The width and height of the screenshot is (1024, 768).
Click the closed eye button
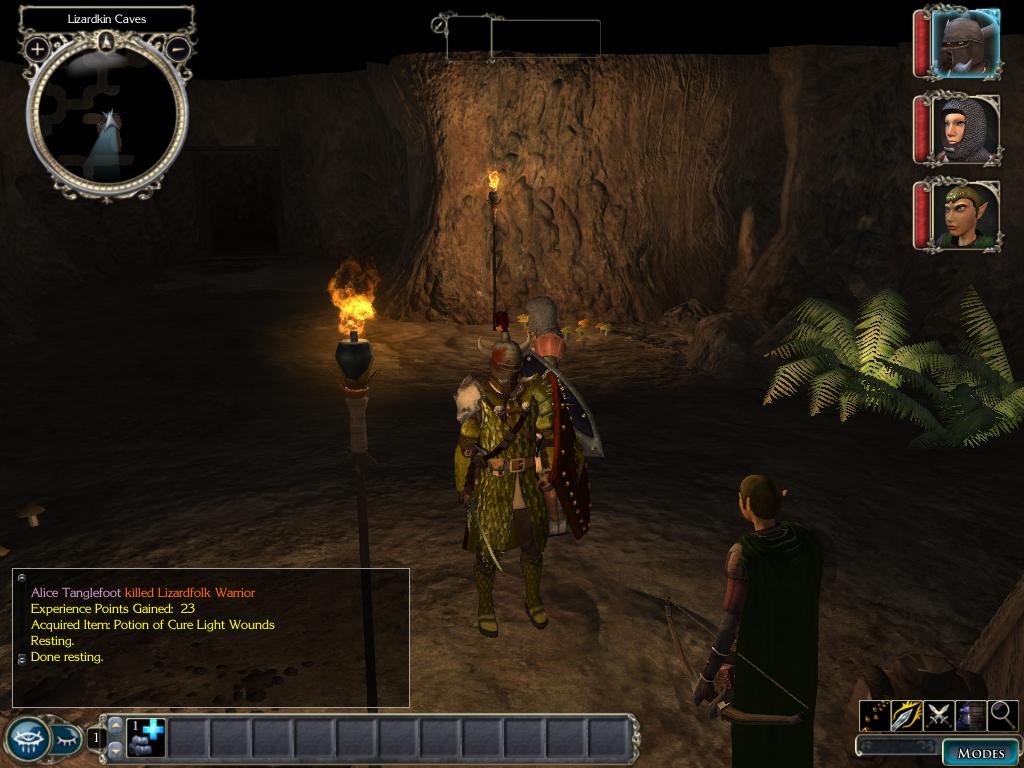point(68,739)
